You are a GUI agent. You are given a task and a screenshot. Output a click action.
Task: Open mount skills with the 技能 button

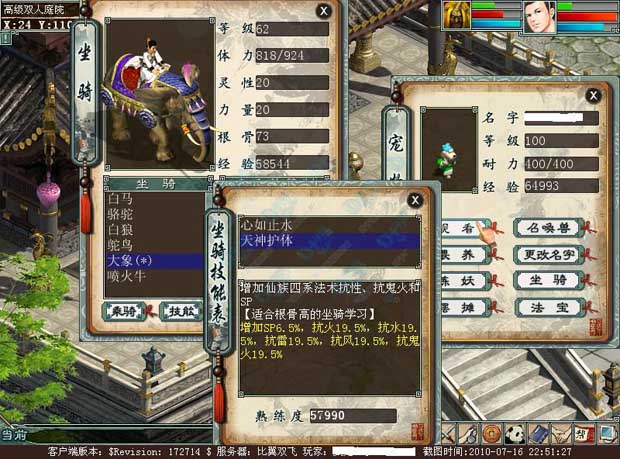[180, 310]
